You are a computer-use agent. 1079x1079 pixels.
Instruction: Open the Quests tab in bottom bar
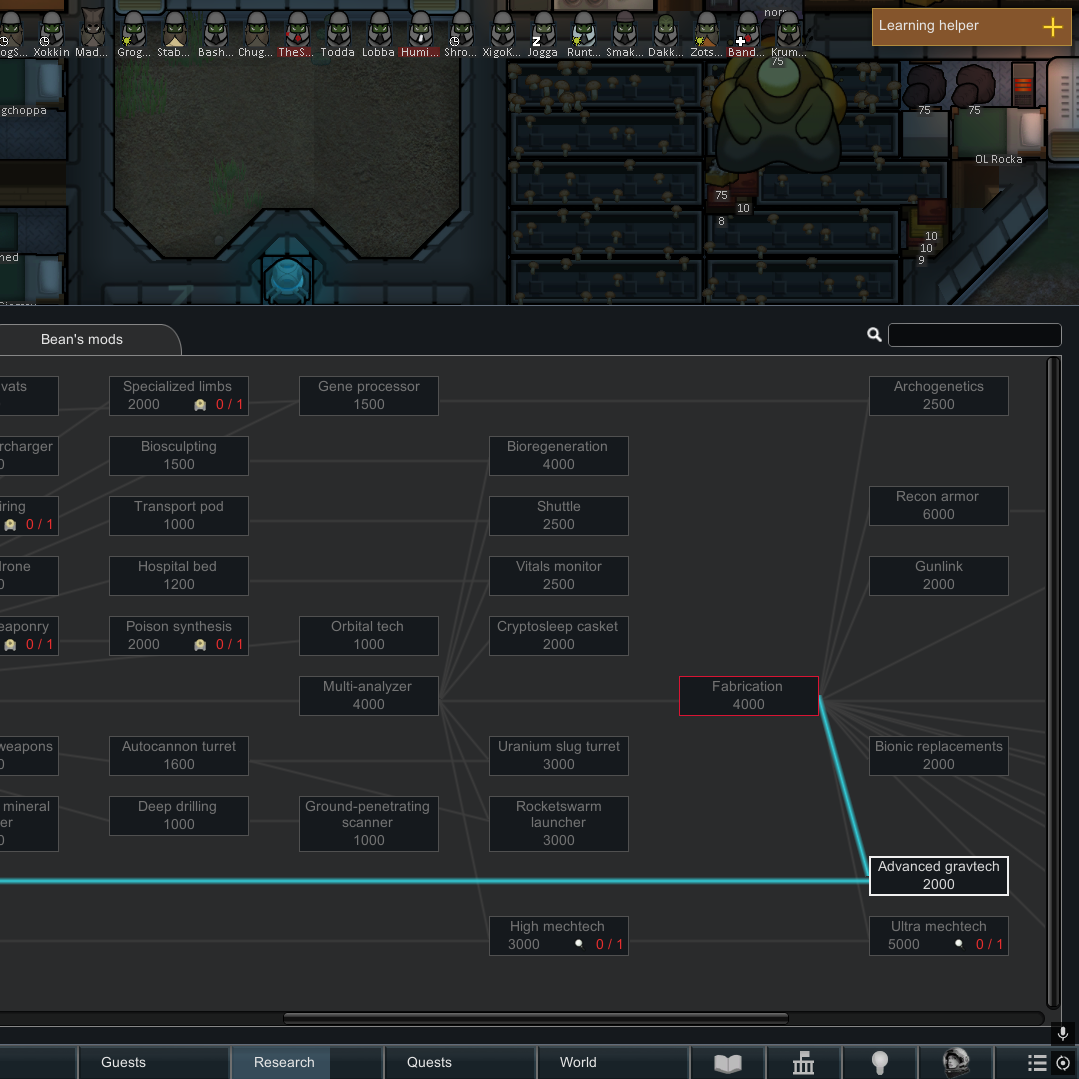pyautogui.click(x=429, y=1062)
